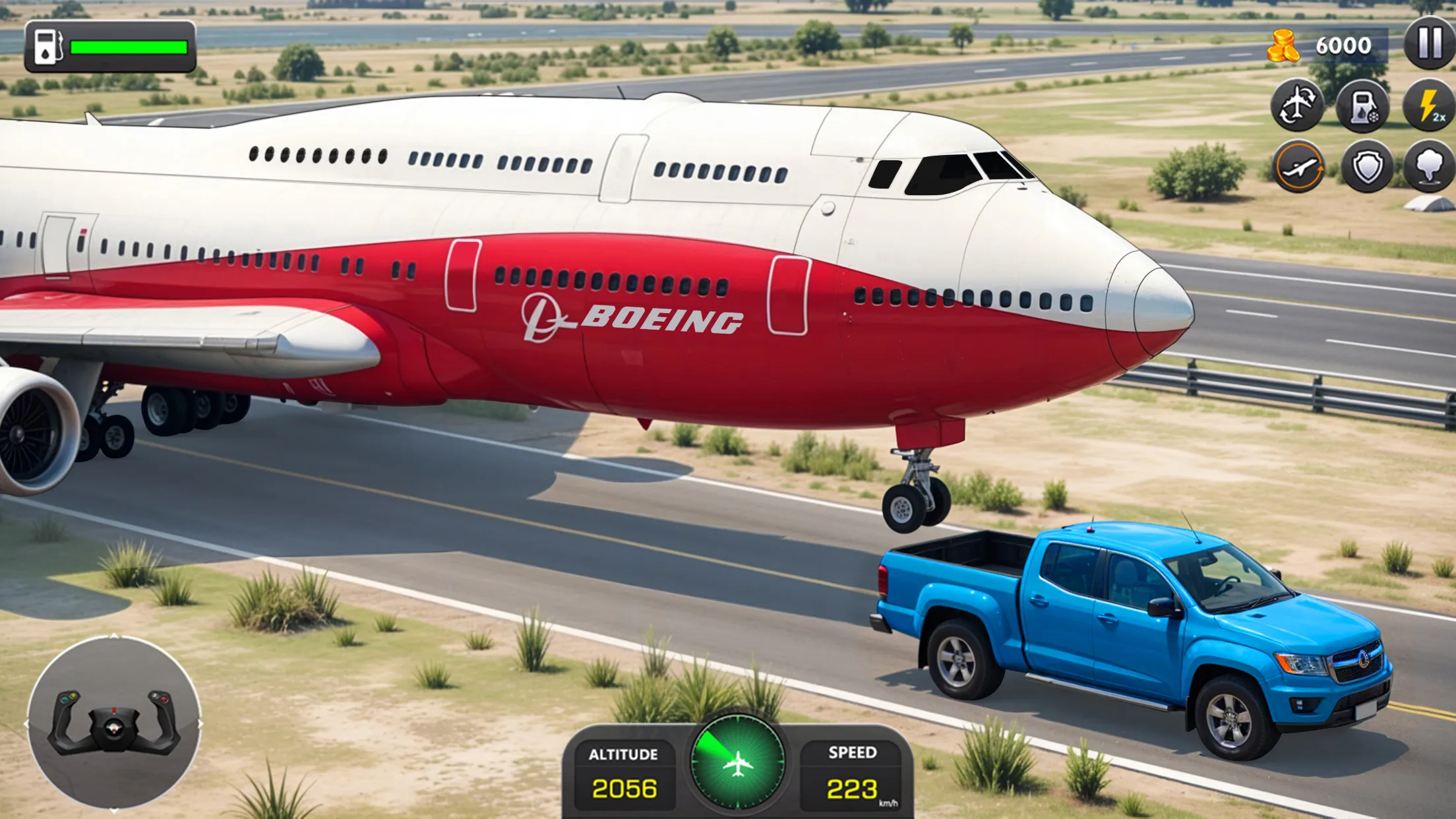Viewport: 1456px width, 819px height.
Task: Pause the game
Action: (x=1430, y=43)
